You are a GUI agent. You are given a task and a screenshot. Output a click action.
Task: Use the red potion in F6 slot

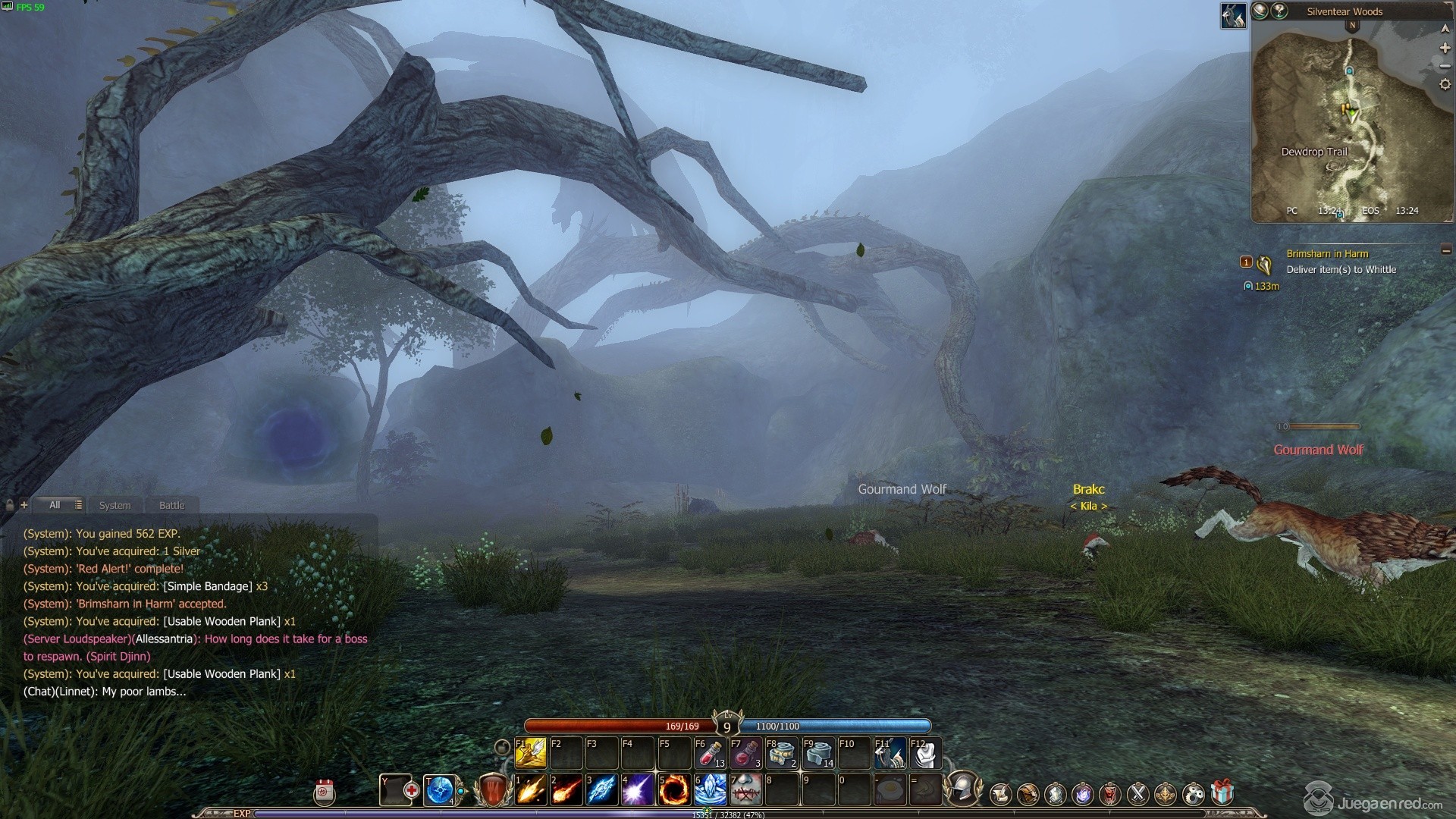tap(709, 753)
